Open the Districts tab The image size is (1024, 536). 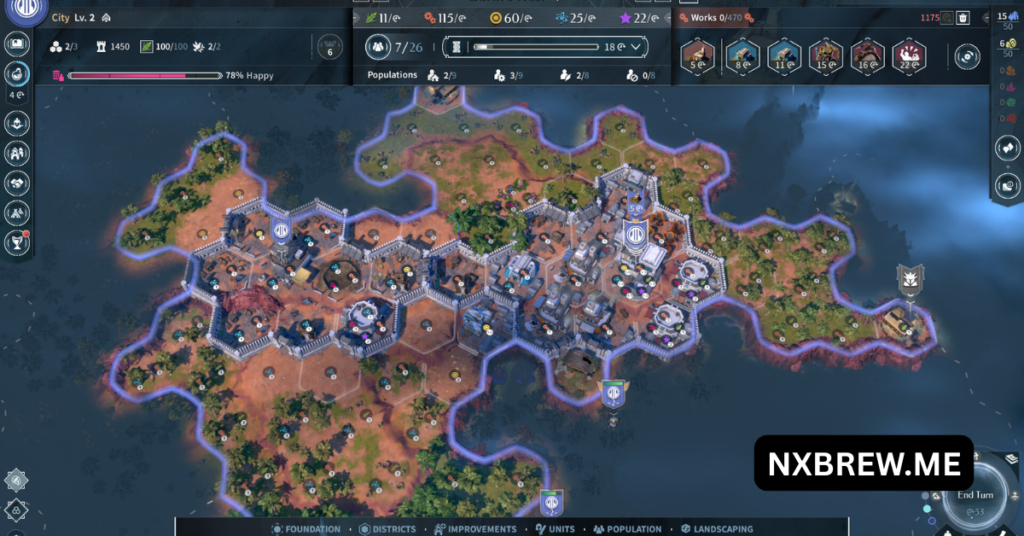[391, 529]
